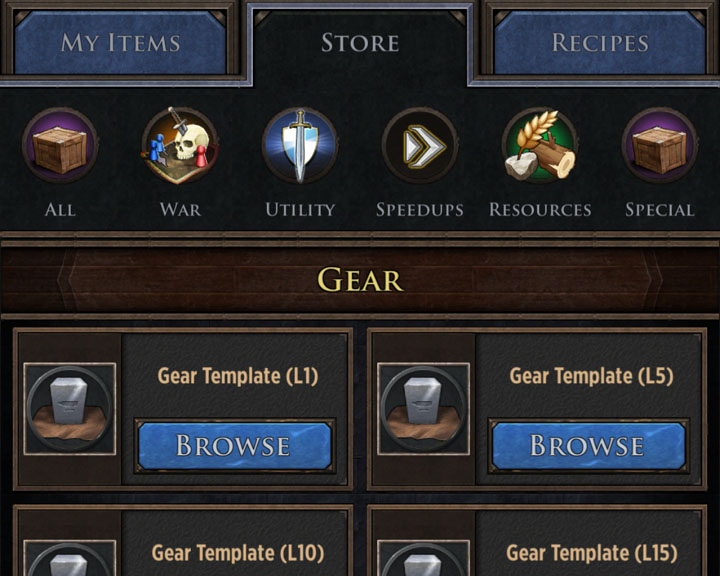Filter store by Utility category

coord(300,147)
